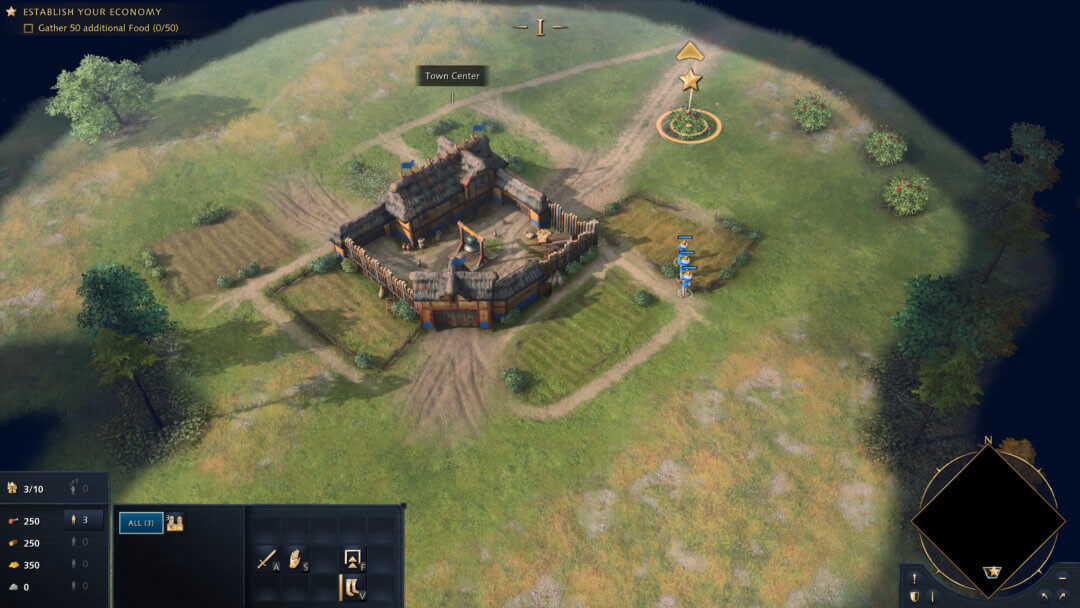Click the Age I emblem at top
The height and width of the screenshot is (608, 1080).
[x=540, y=27]
